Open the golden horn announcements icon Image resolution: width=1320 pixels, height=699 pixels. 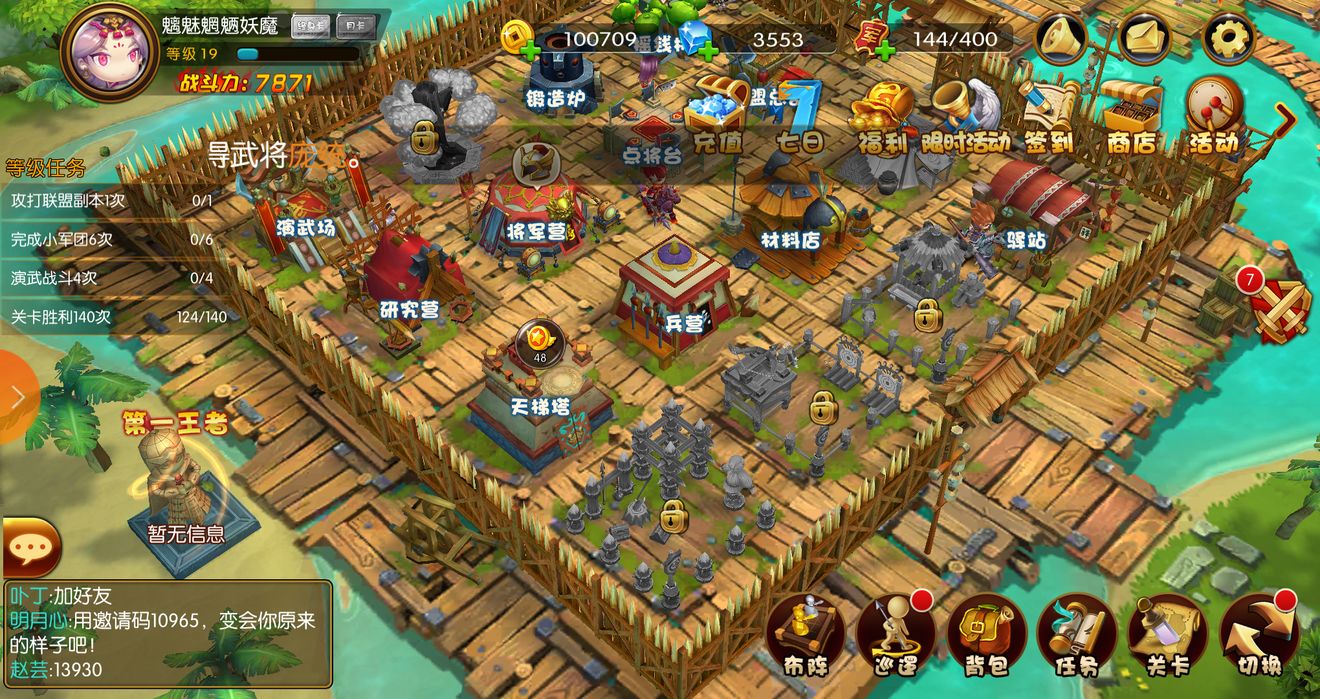(1063, 39)
